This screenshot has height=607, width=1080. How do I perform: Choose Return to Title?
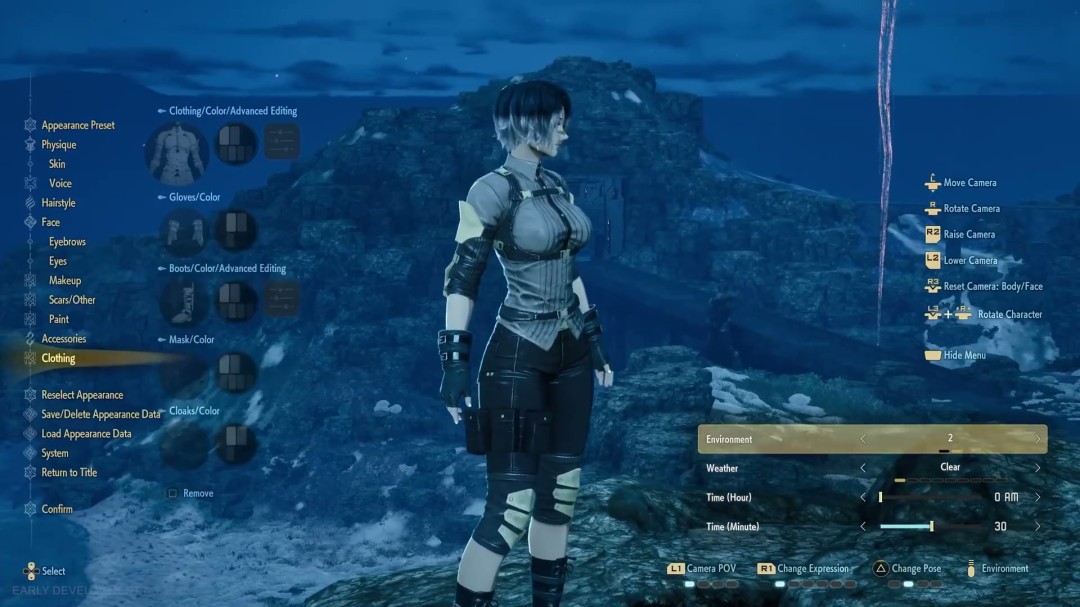[x=69, y=473]
